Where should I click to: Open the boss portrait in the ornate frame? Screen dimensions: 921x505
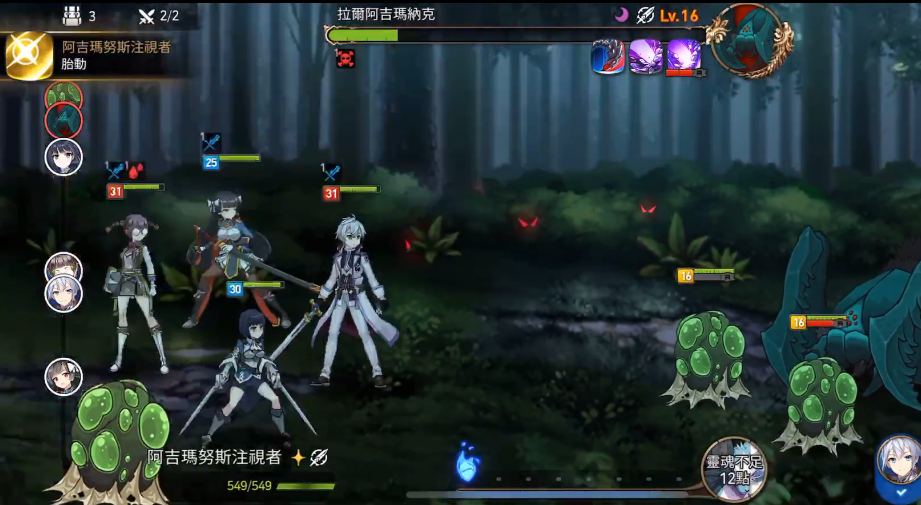pyautogui.click(x=749, y=39)
